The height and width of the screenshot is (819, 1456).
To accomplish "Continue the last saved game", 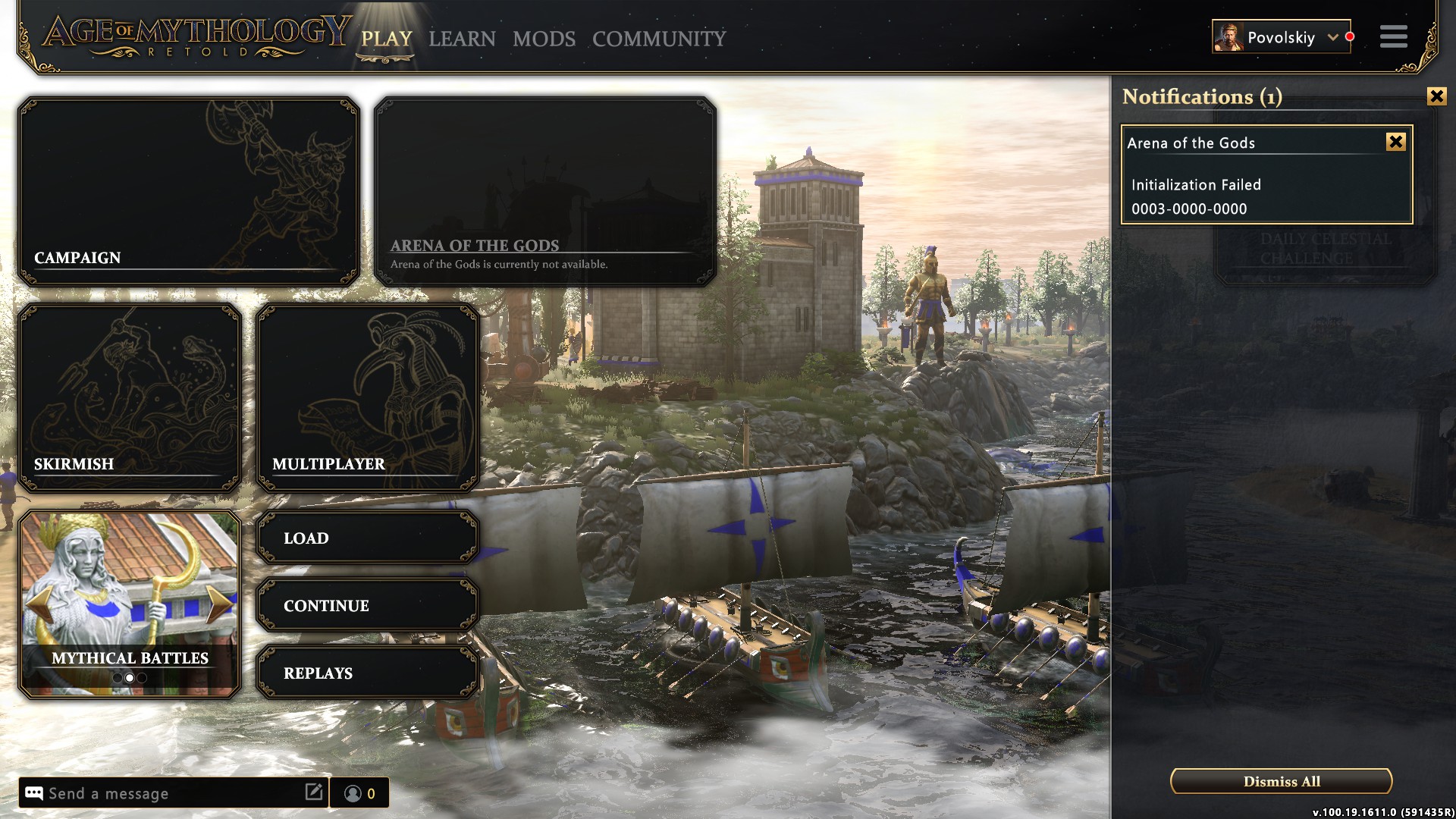I will point(368,606).
